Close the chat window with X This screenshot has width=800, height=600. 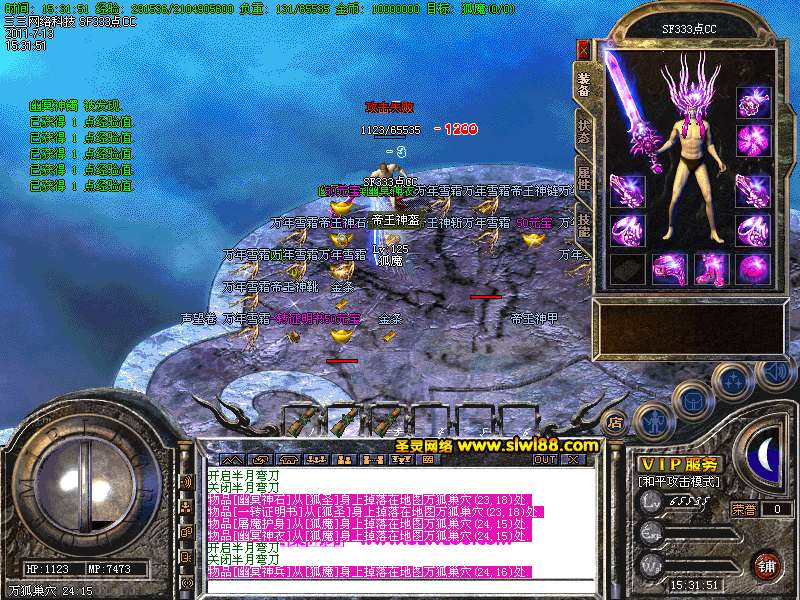click(x=573, y=460)
